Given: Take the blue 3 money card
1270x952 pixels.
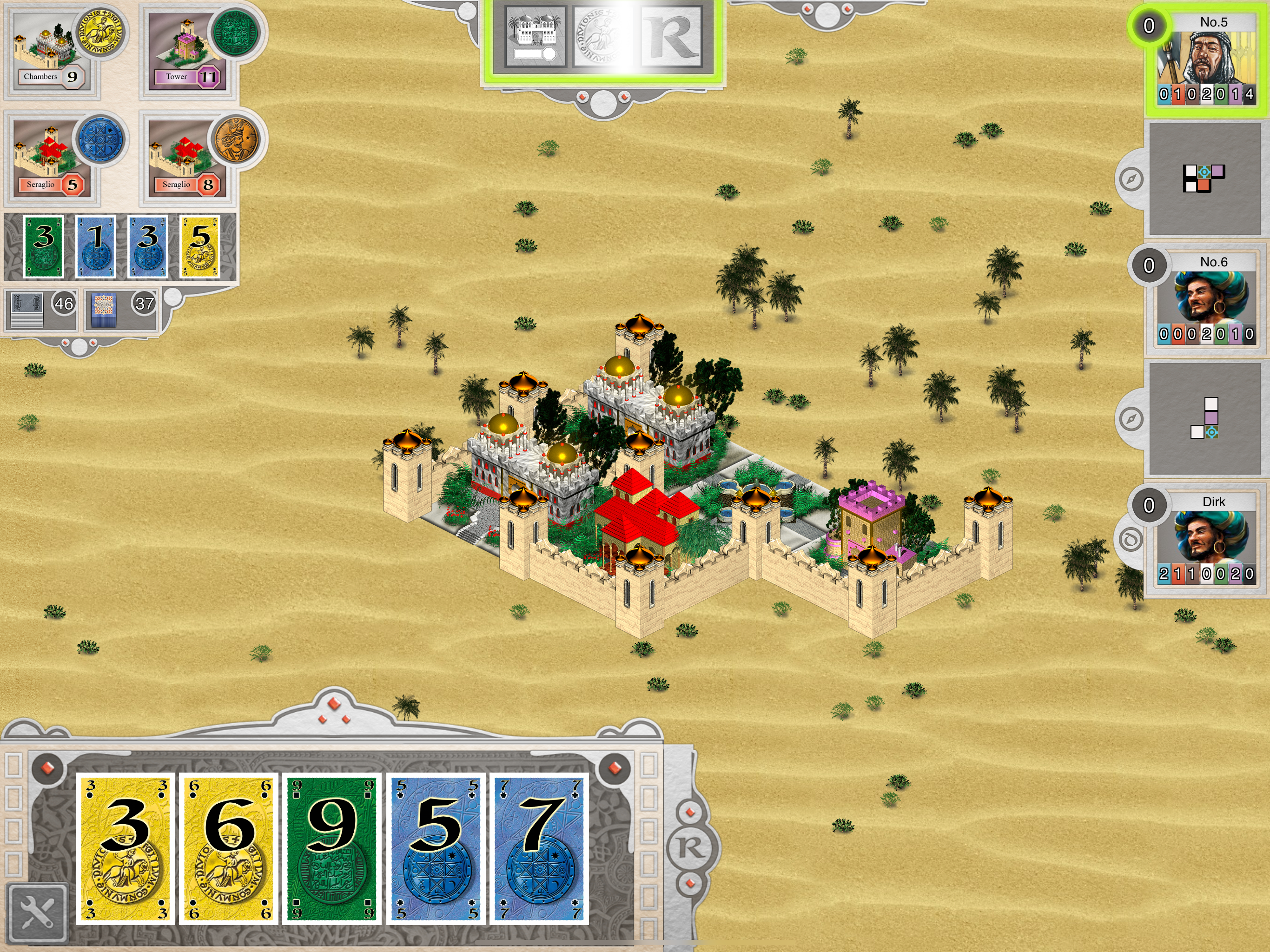Looking at the screenshot, I should [147, 246].
